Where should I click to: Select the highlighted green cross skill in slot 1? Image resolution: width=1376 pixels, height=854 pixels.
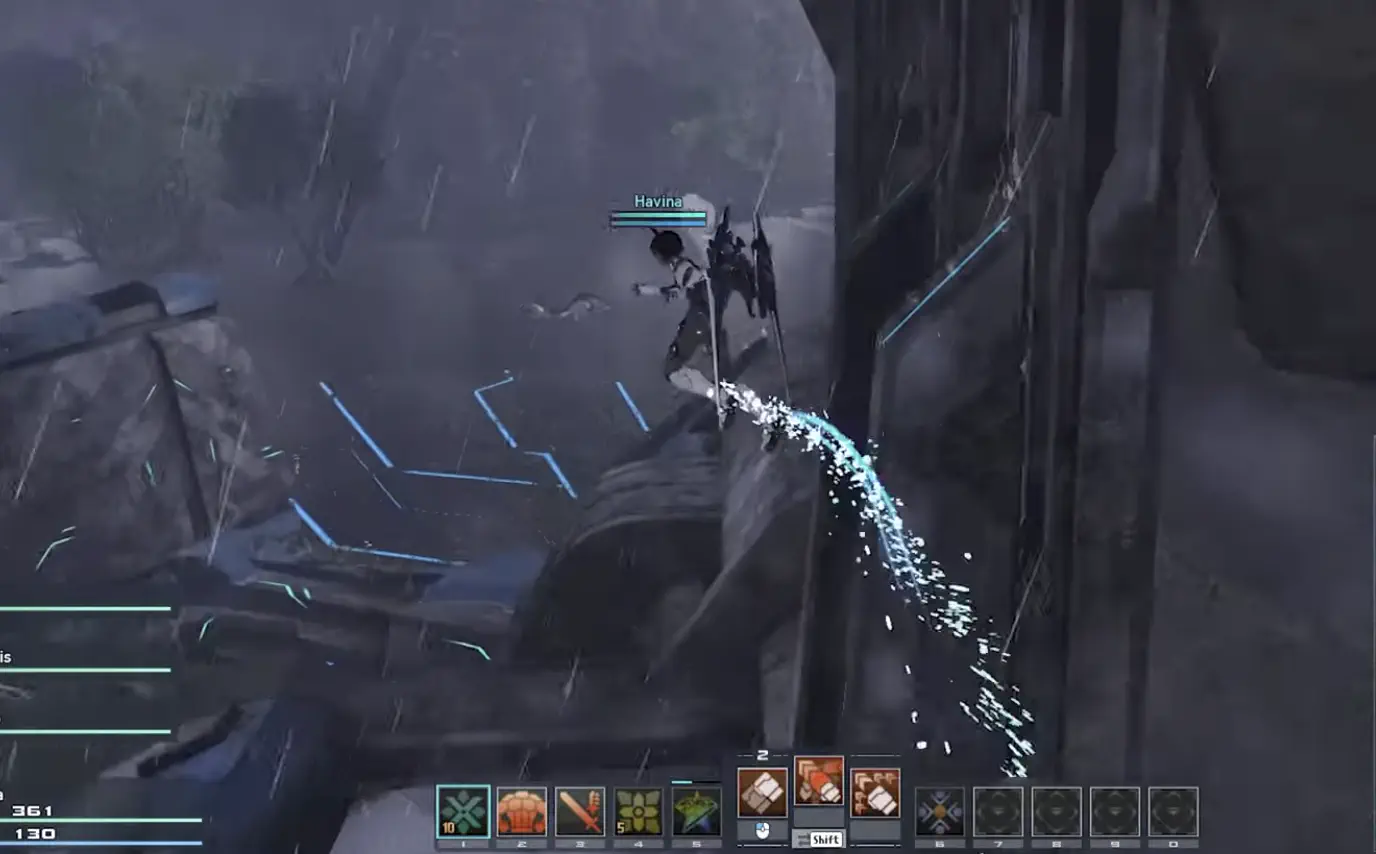coord(463,811)
